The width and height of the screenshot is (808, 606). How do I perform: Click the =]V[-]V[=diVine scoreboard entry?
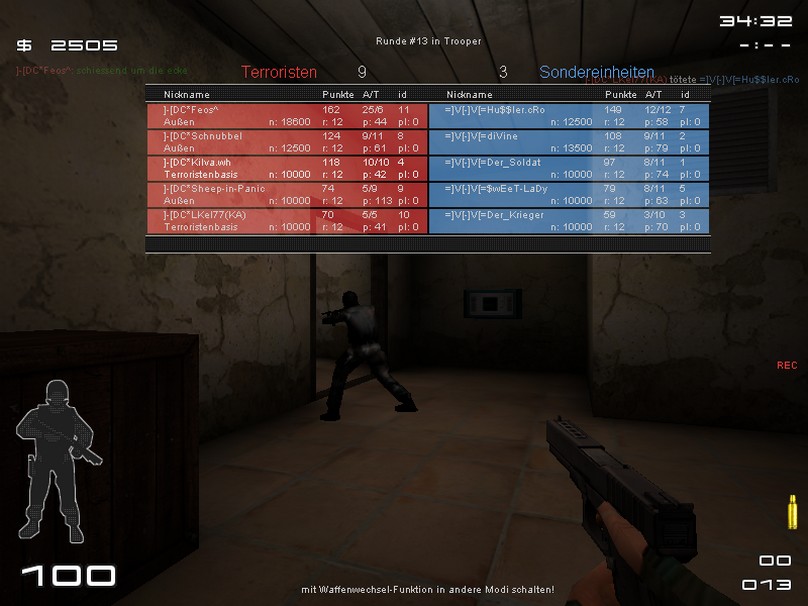[569, 141]
